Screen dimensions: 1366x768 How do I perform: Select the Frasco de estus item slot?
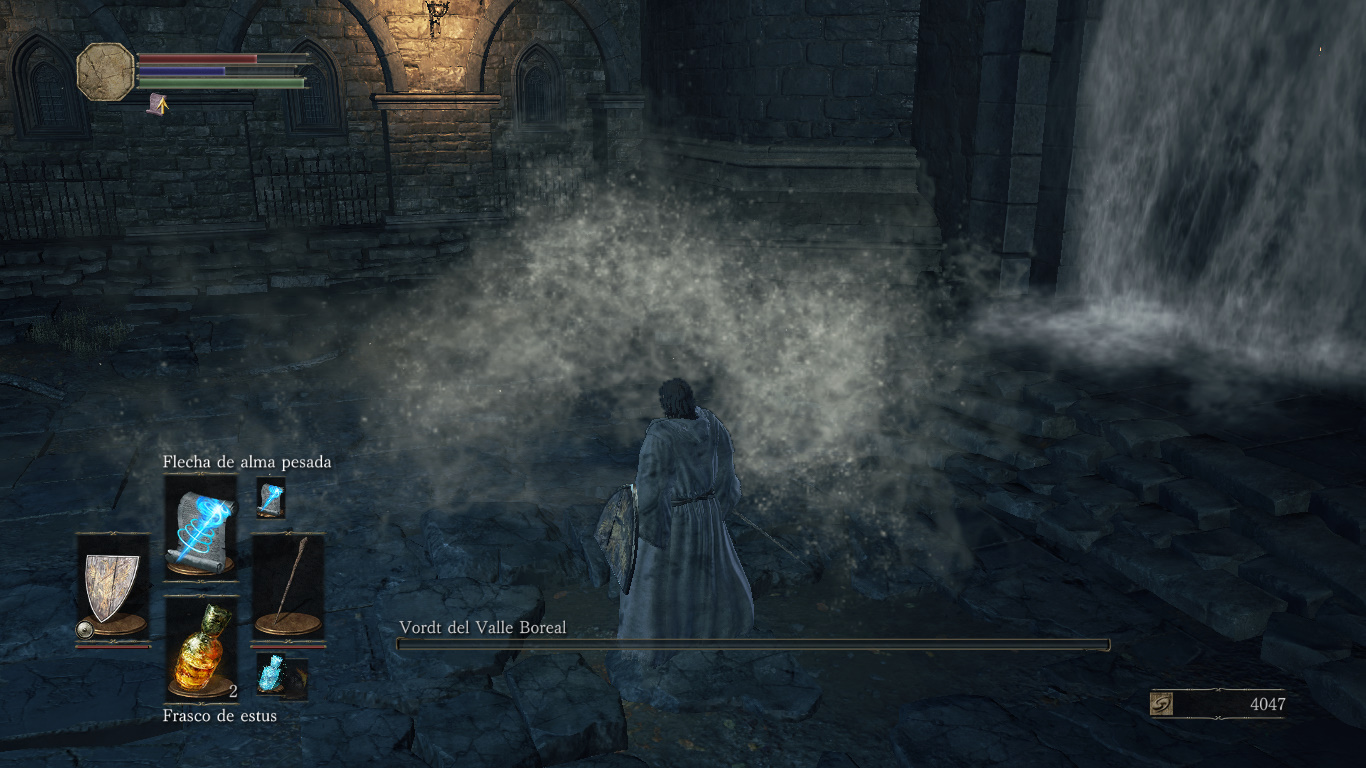point(200,648)
